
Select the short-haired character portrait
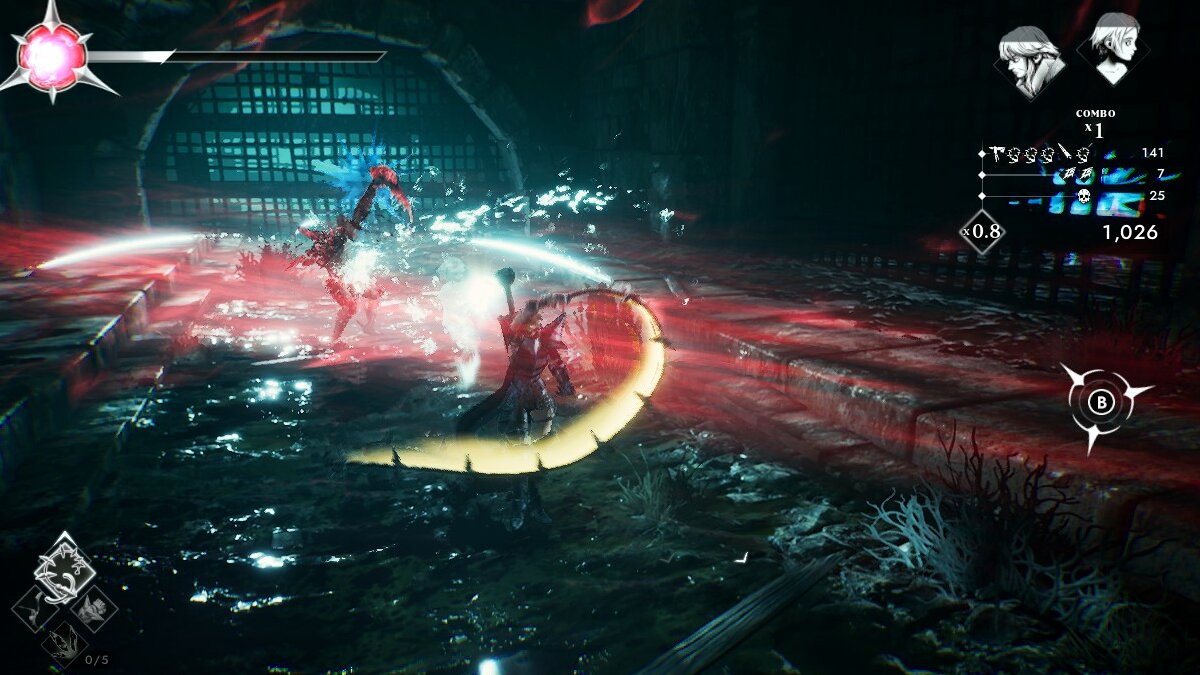click(1111, 52)
